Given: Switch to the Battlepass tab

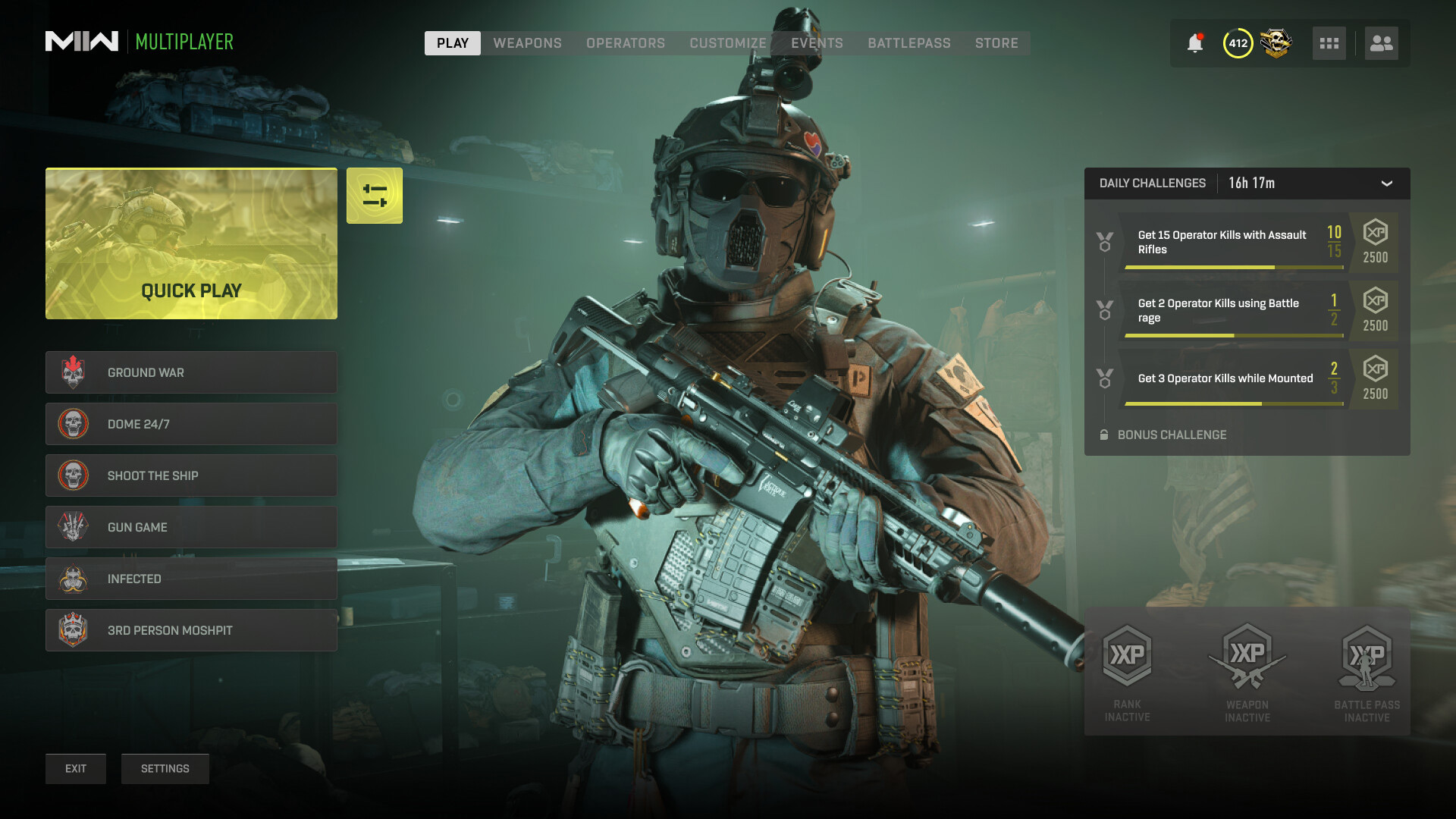Looking at the screenshot, I should 908,43.
